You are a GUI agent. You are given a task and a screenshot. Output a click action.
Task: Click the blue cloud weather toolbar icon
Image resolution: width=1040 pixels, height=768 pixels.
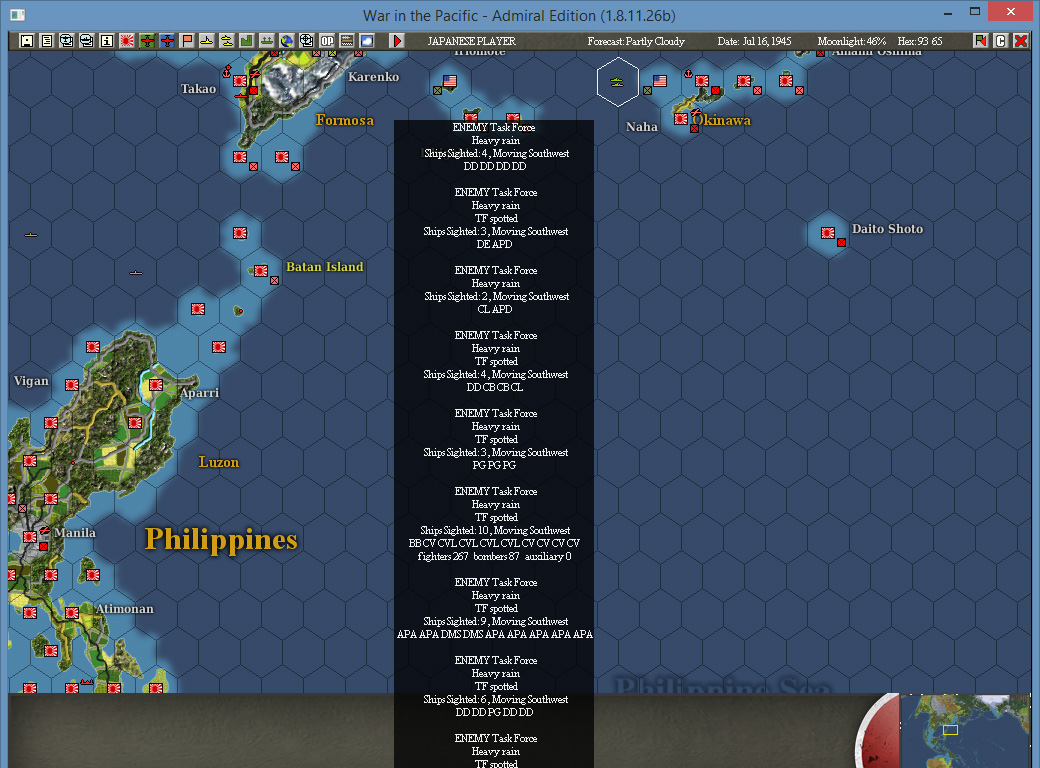pyautogui.click(x=366, y=41)
